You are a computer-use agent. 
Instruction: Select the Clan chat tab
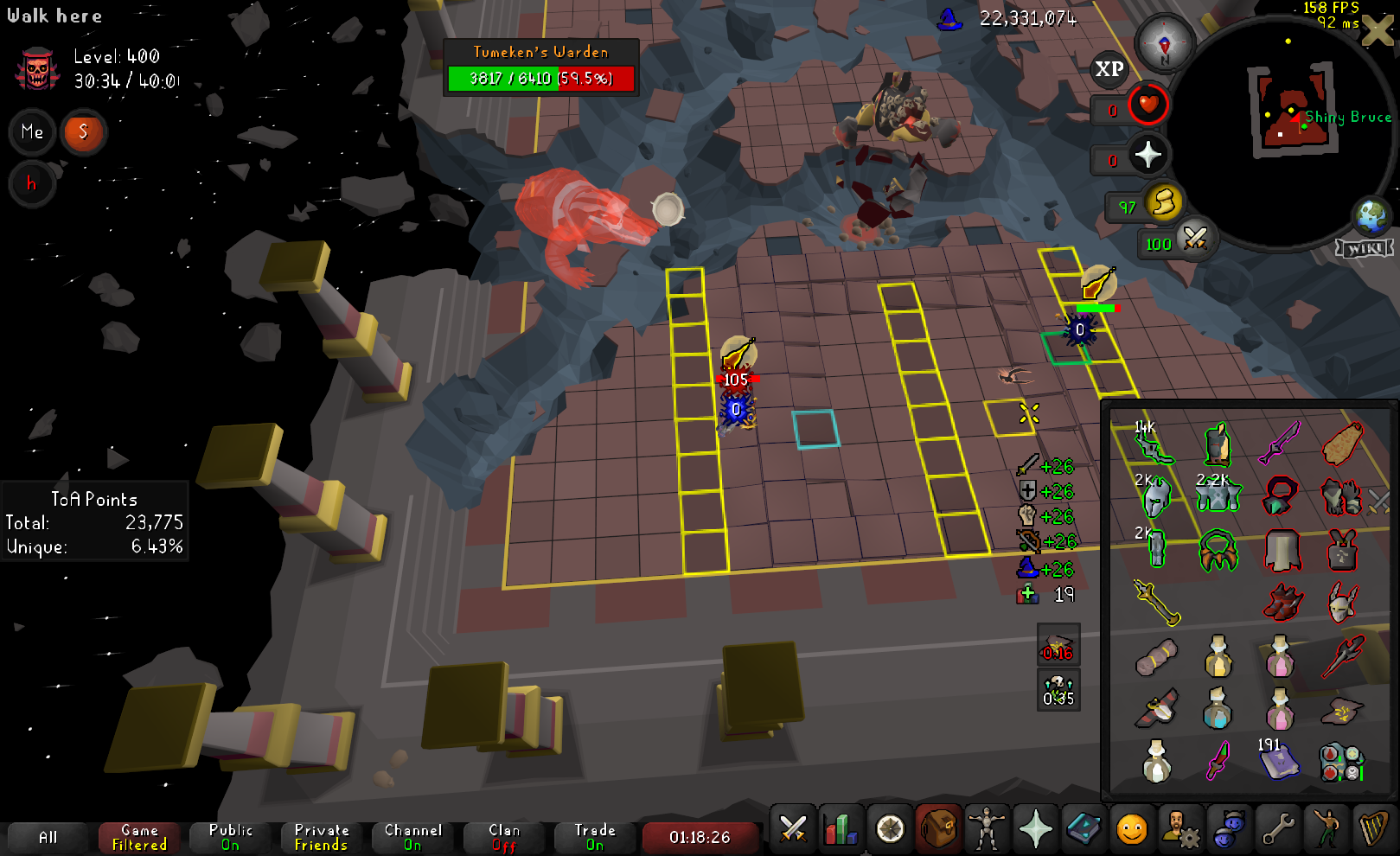[x=504, y=837]
